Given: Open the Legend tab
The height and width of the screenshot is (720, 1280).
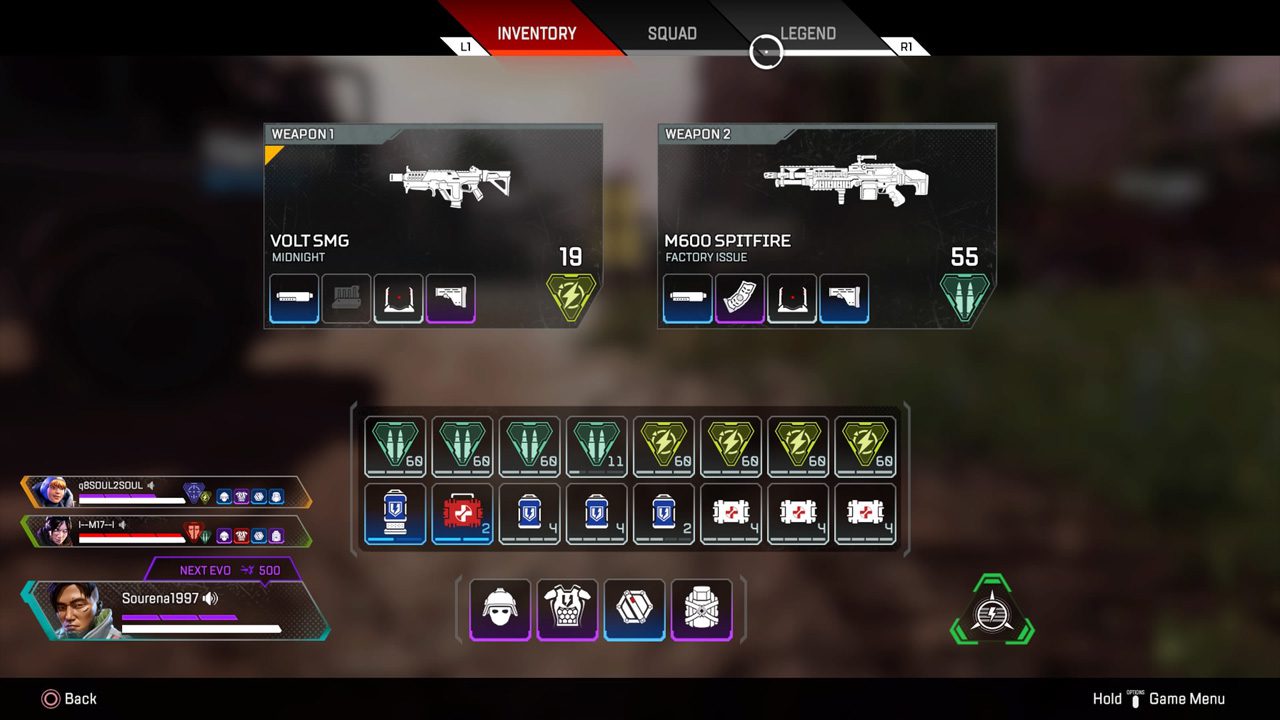Looking at the screenshot, I should pos(808,33).
